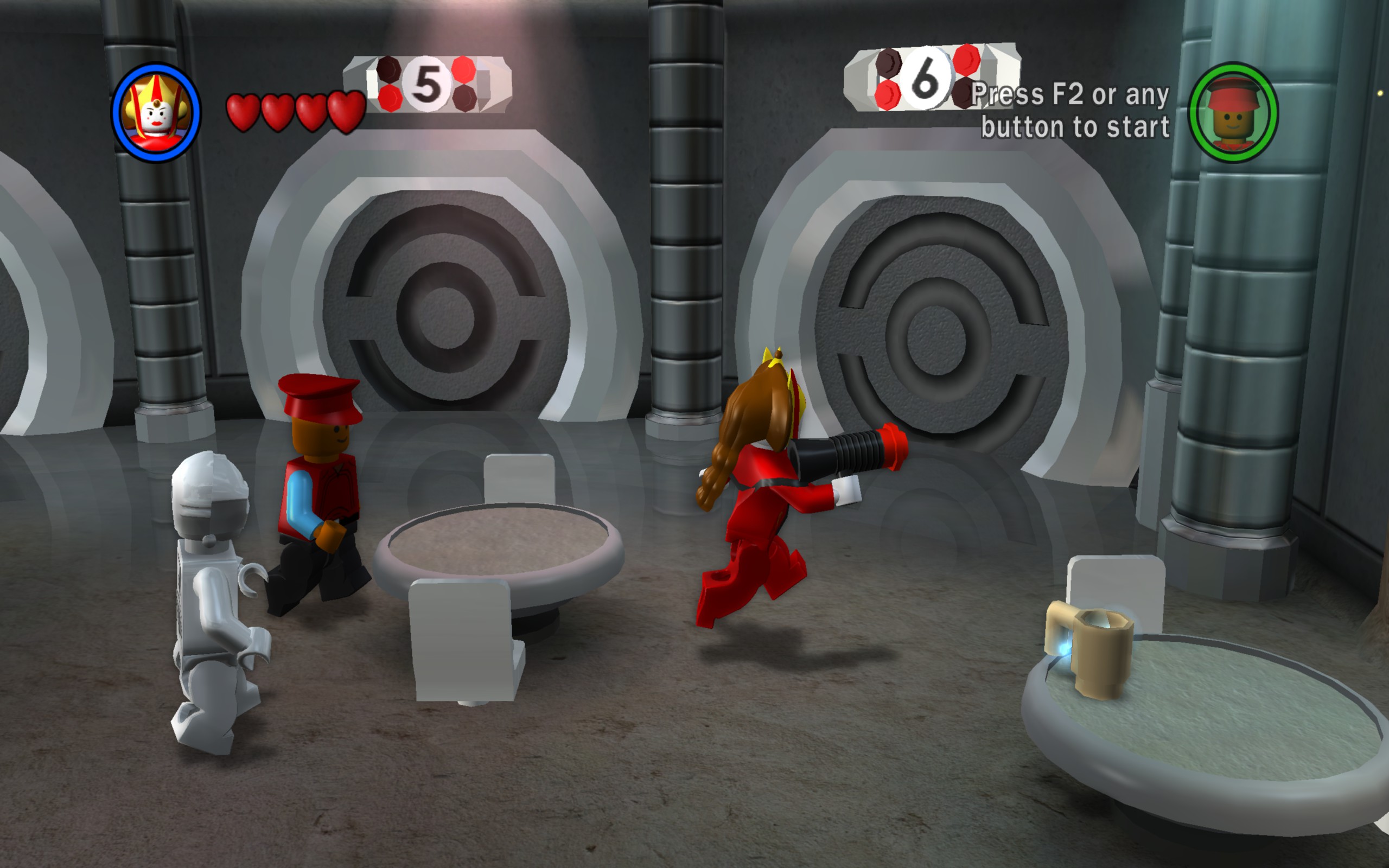Image resolution: width=1389 pixels, height=868 pixels.
Task: Select the red-hat player two portrait
Action: tap(1232, 112)
